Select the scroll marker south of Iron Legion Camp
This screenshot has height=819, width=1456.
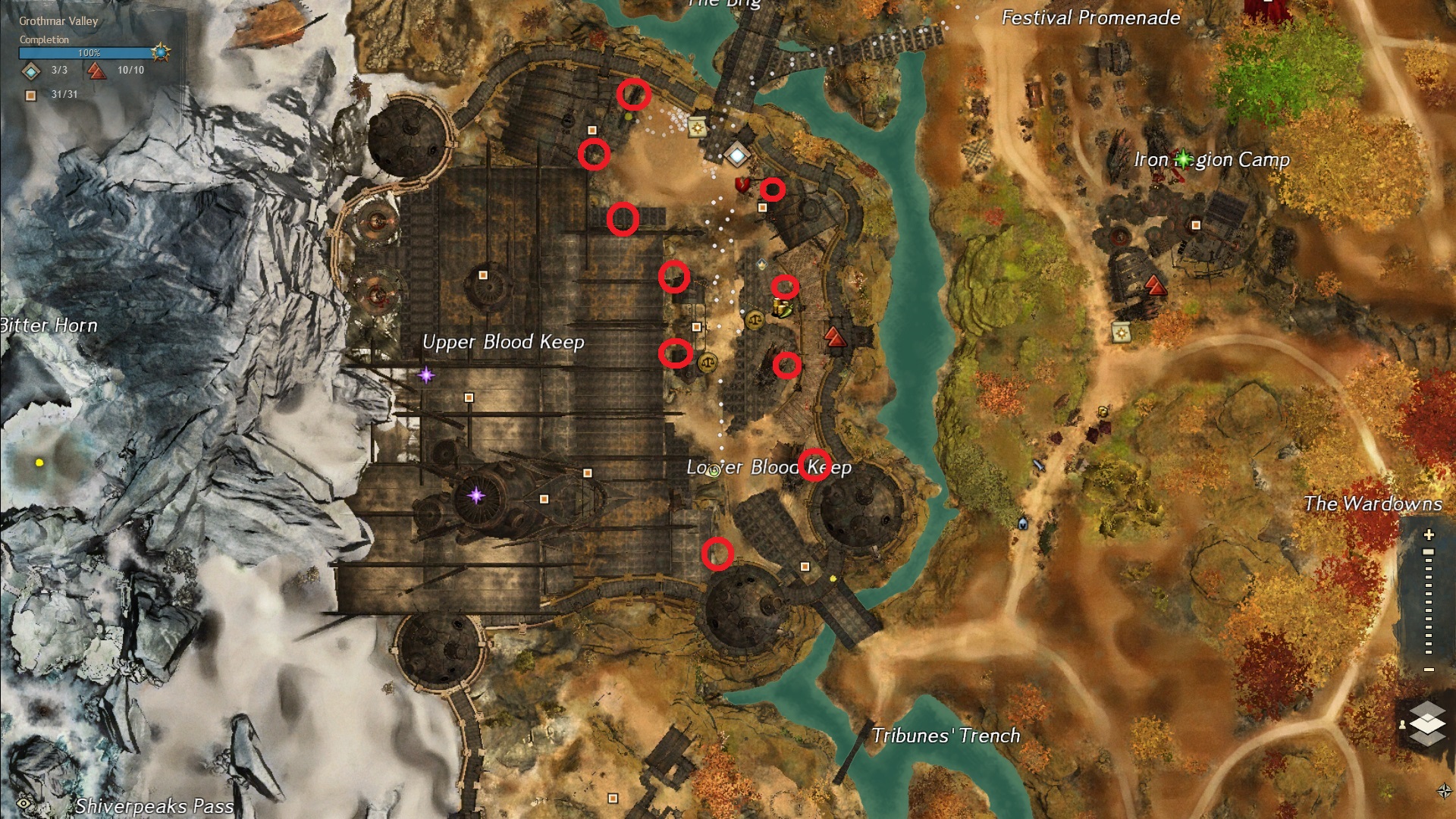(x=1121, y=331)
